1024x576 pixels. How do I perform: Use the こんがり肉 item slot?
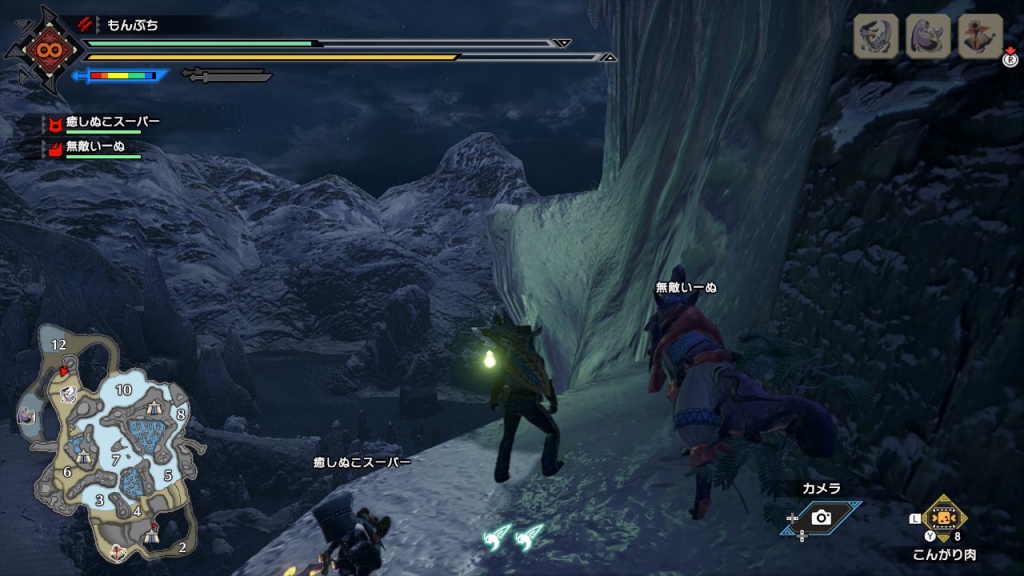(x=943, y=518)
